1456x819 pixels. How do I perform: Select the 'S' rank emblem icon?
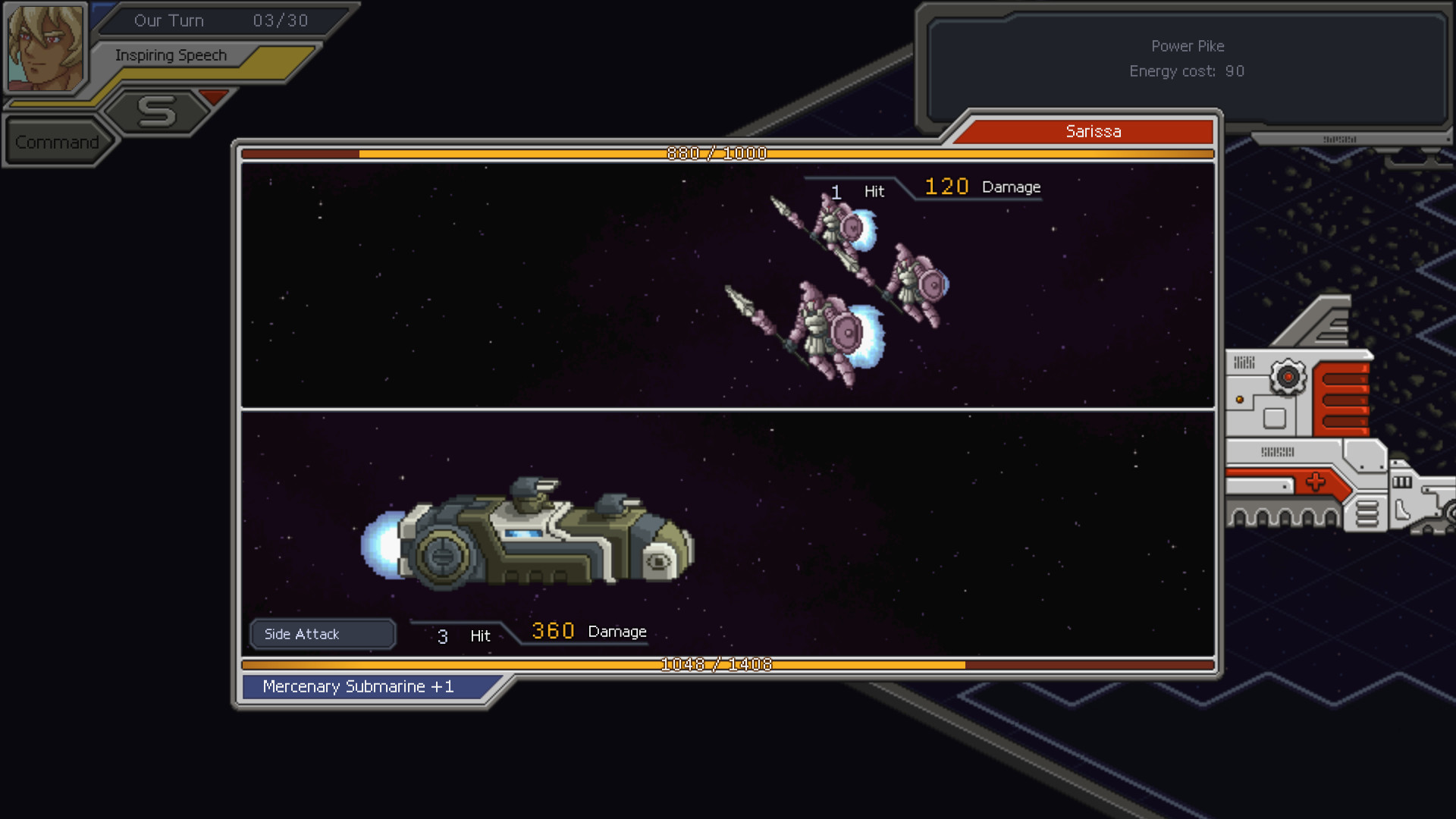click(x=155, y=112)
